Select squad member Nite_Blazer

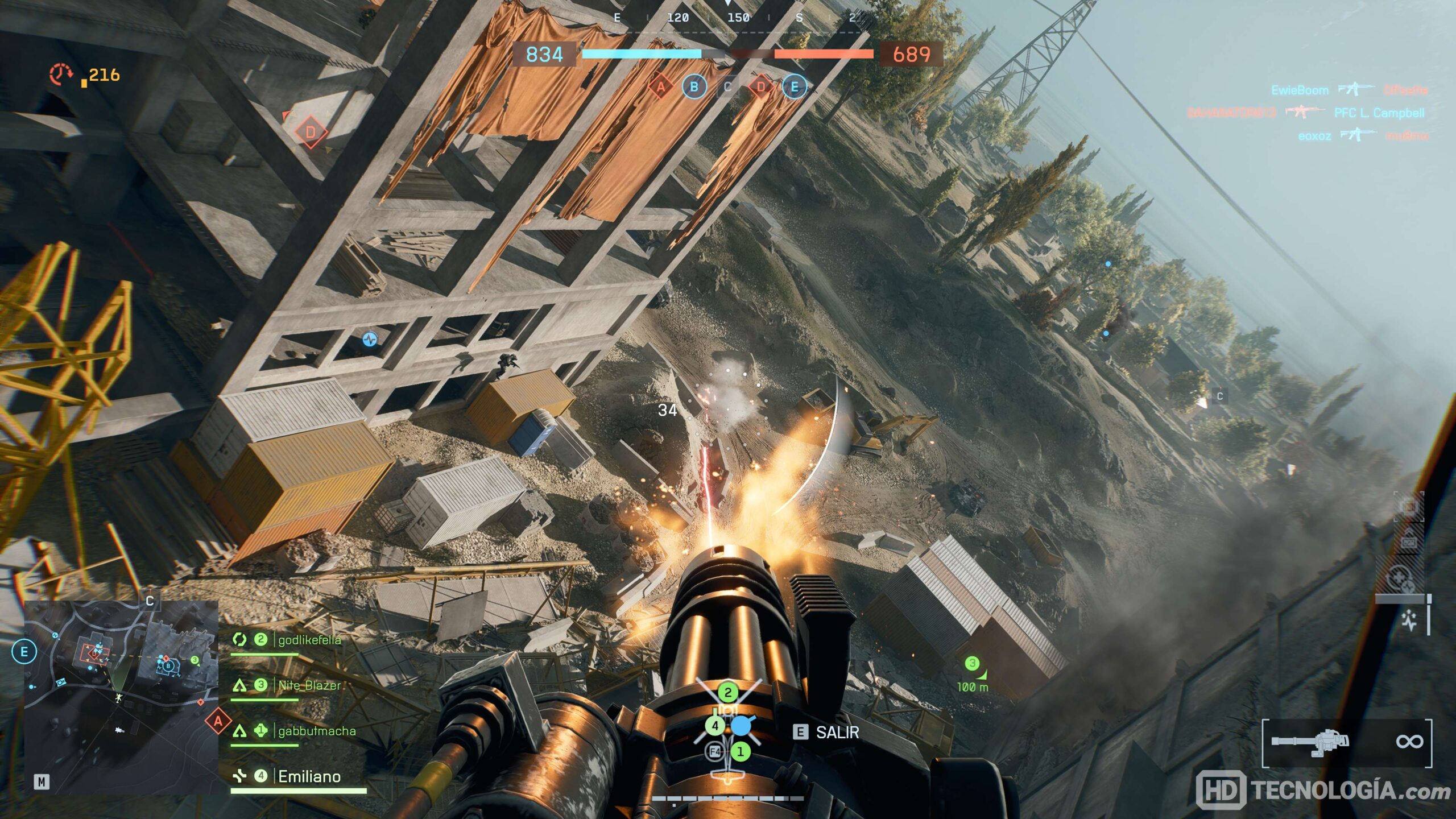309,685
